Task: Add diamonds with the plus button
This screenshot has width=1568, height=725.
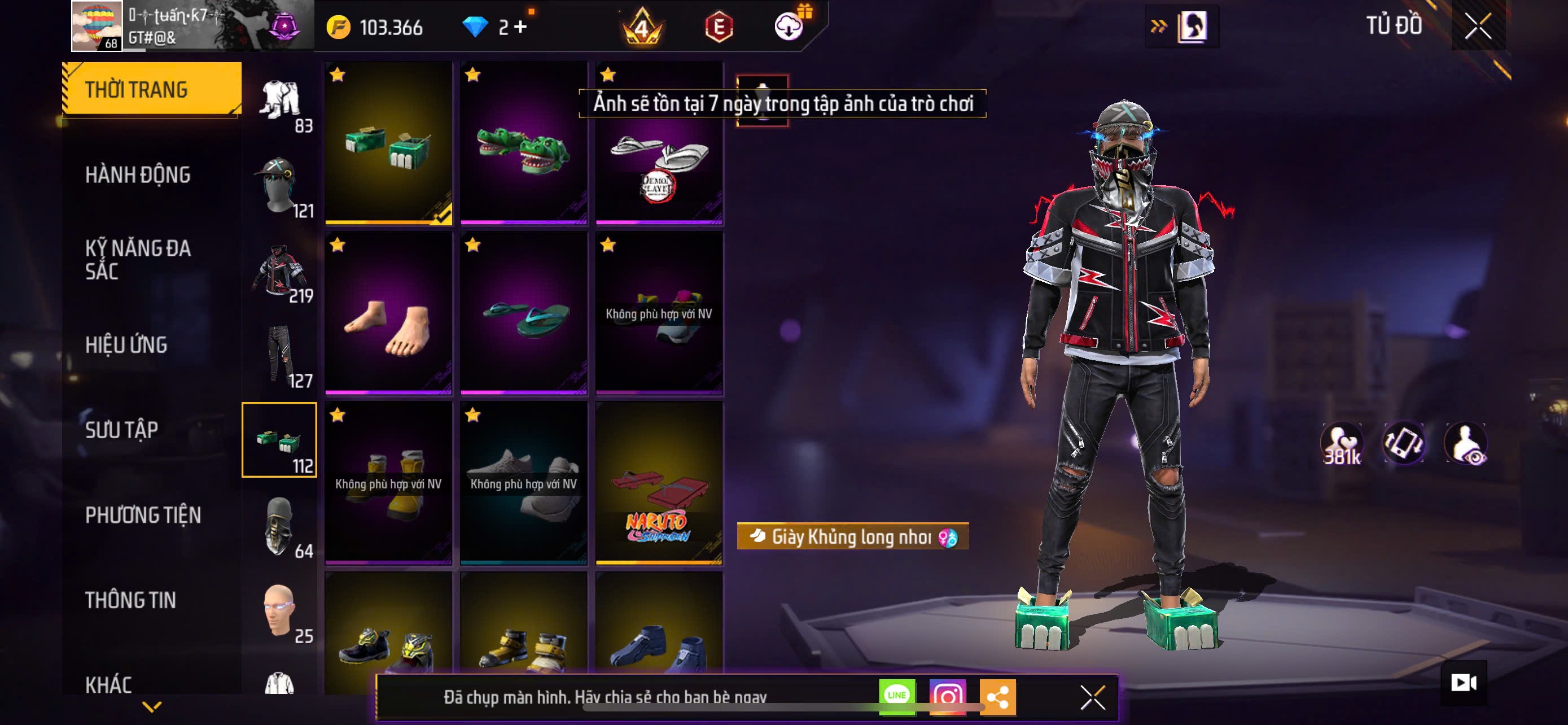Action: 520,27
